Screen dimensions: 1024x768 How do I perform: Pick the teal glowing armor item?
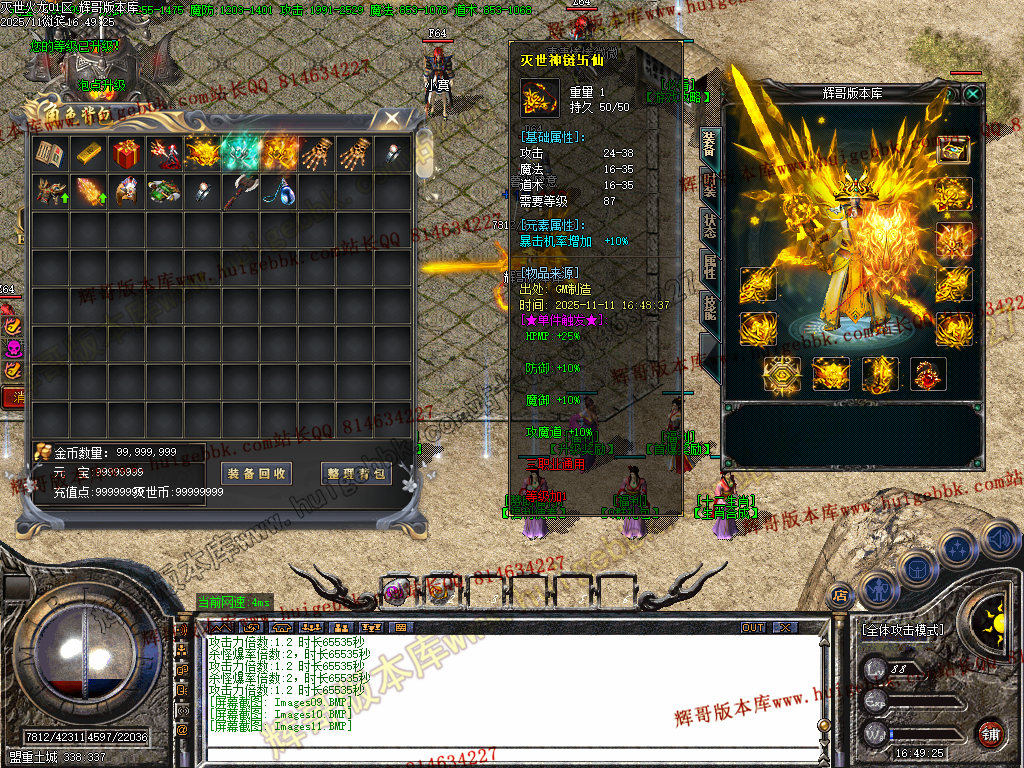coord(241,154)
